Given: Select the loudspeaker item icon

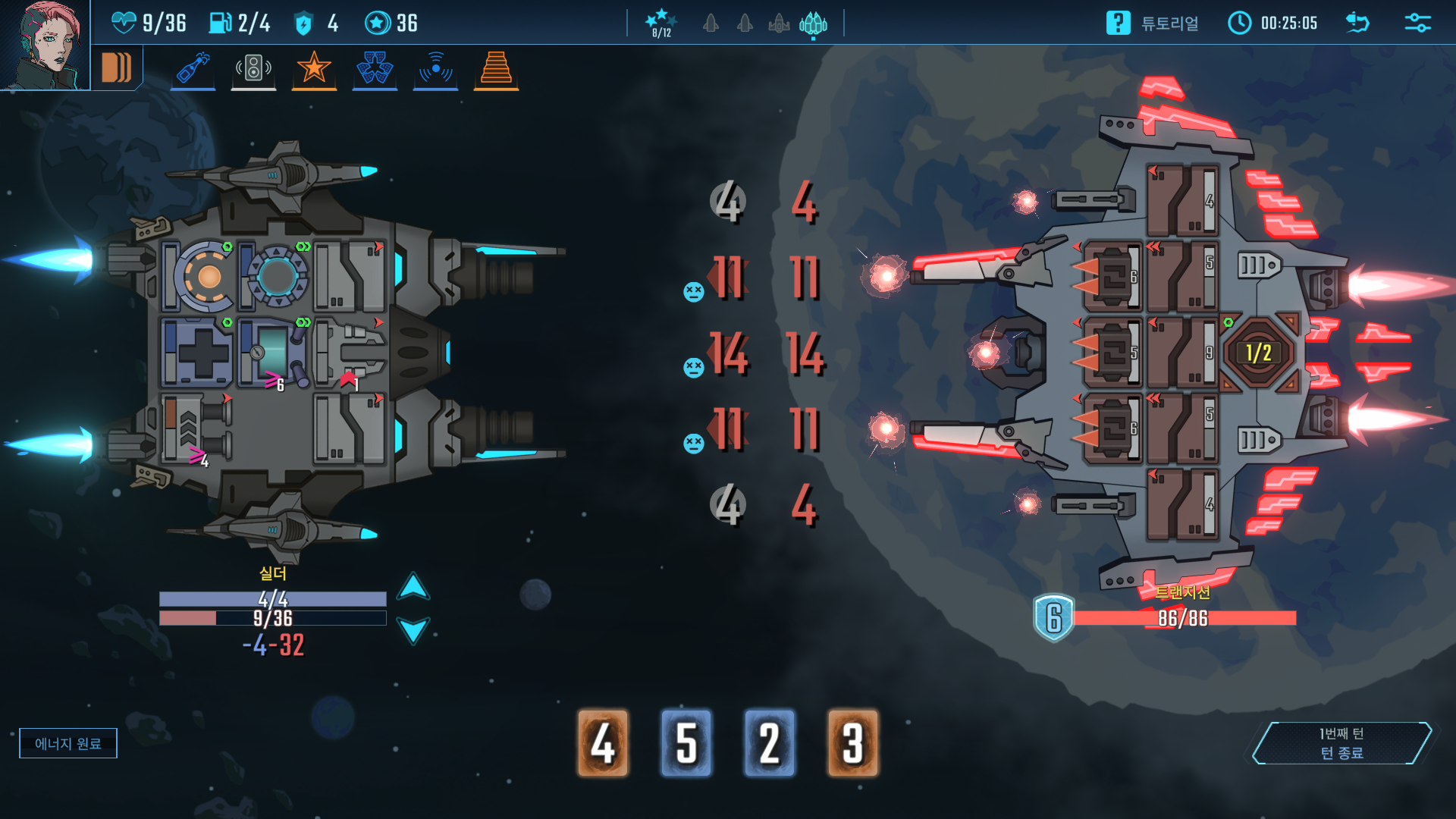Looking at the screenshot, I should coord(253,68).
